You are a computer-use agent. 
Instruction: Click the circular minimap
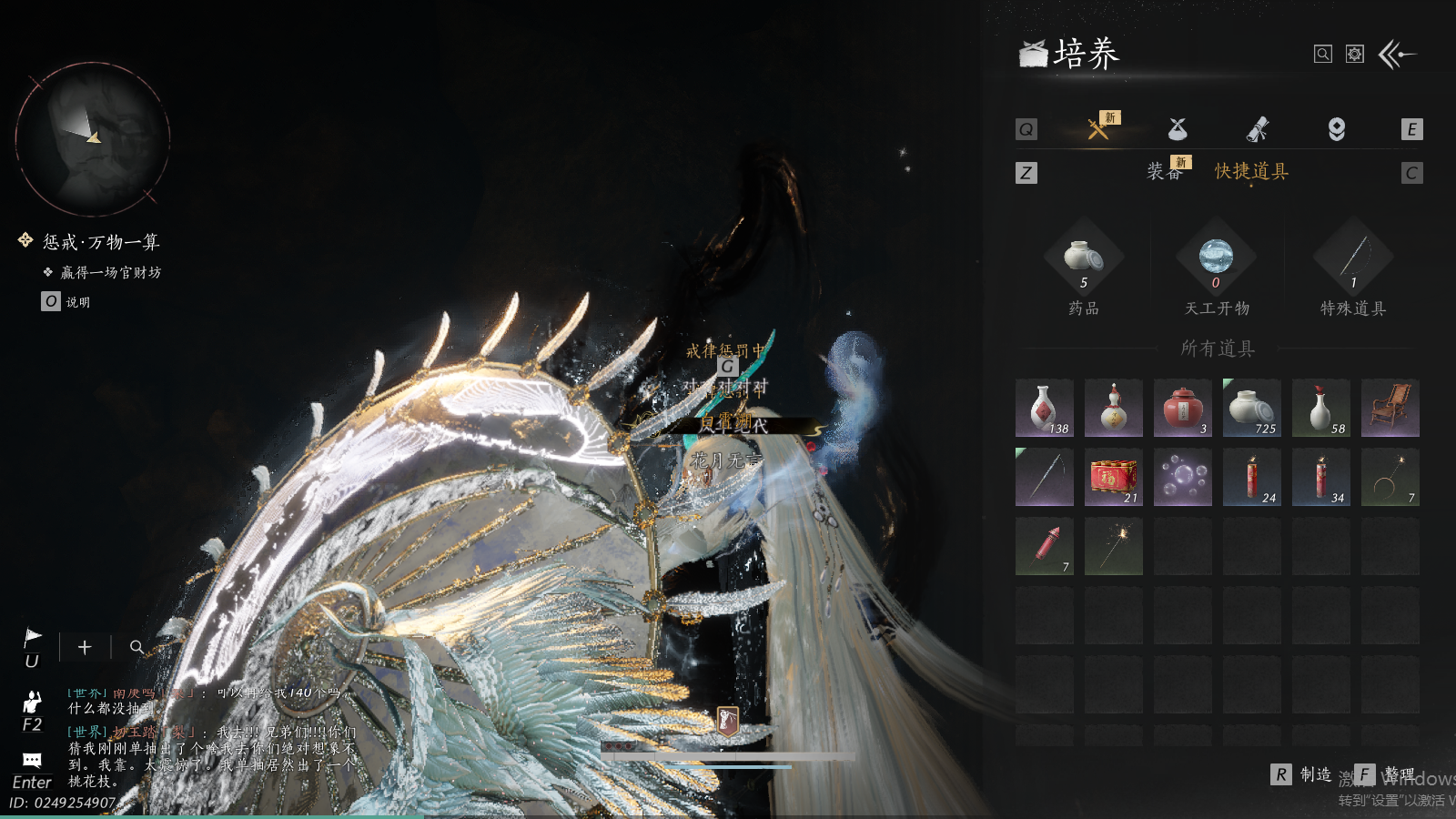pyautogui.click(x=93, y=139)
